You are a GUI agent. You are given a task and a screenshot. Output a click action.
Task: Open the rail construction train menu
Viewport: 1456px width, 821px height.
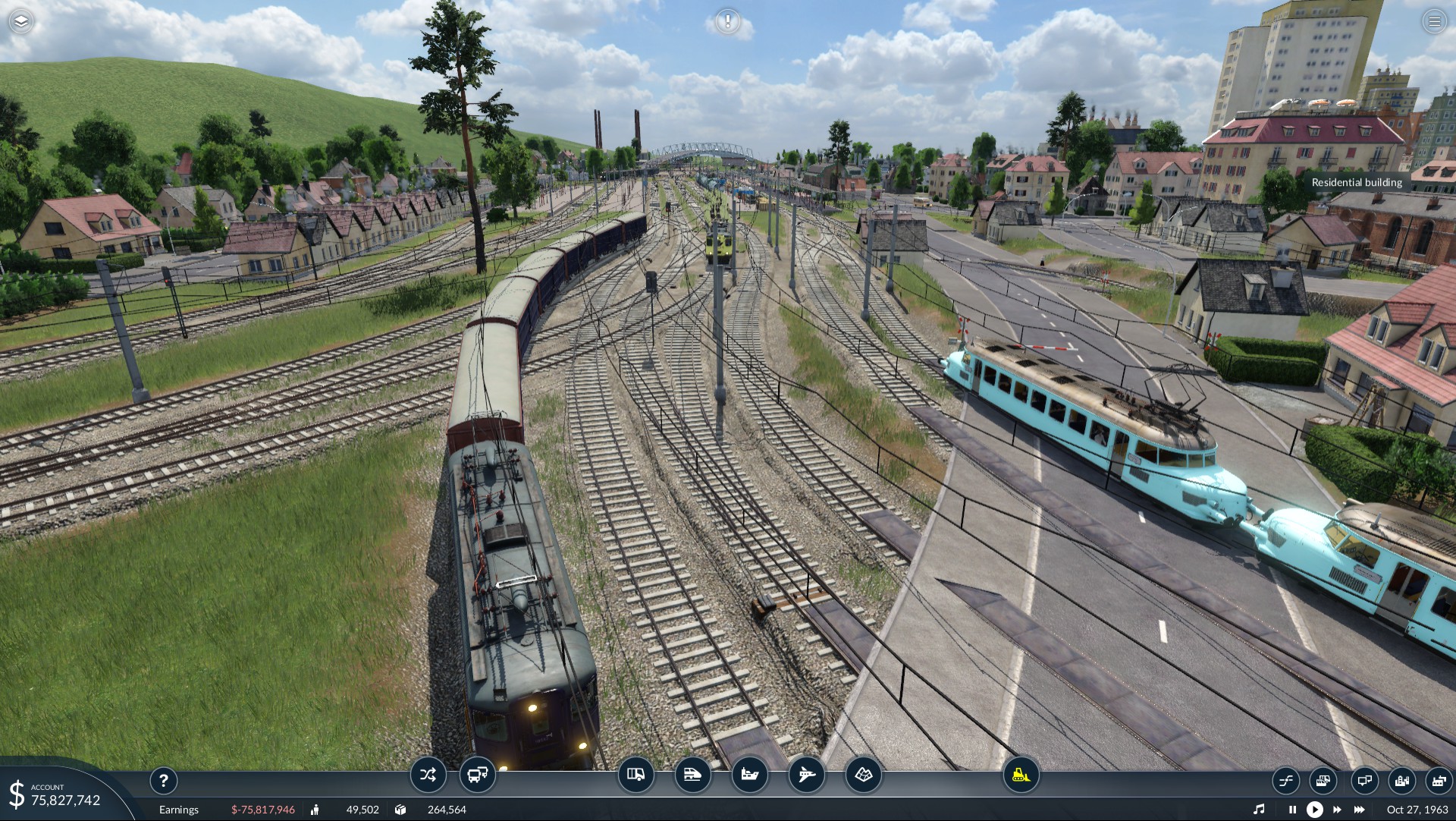pyautogui.click(x=692, y=775)
